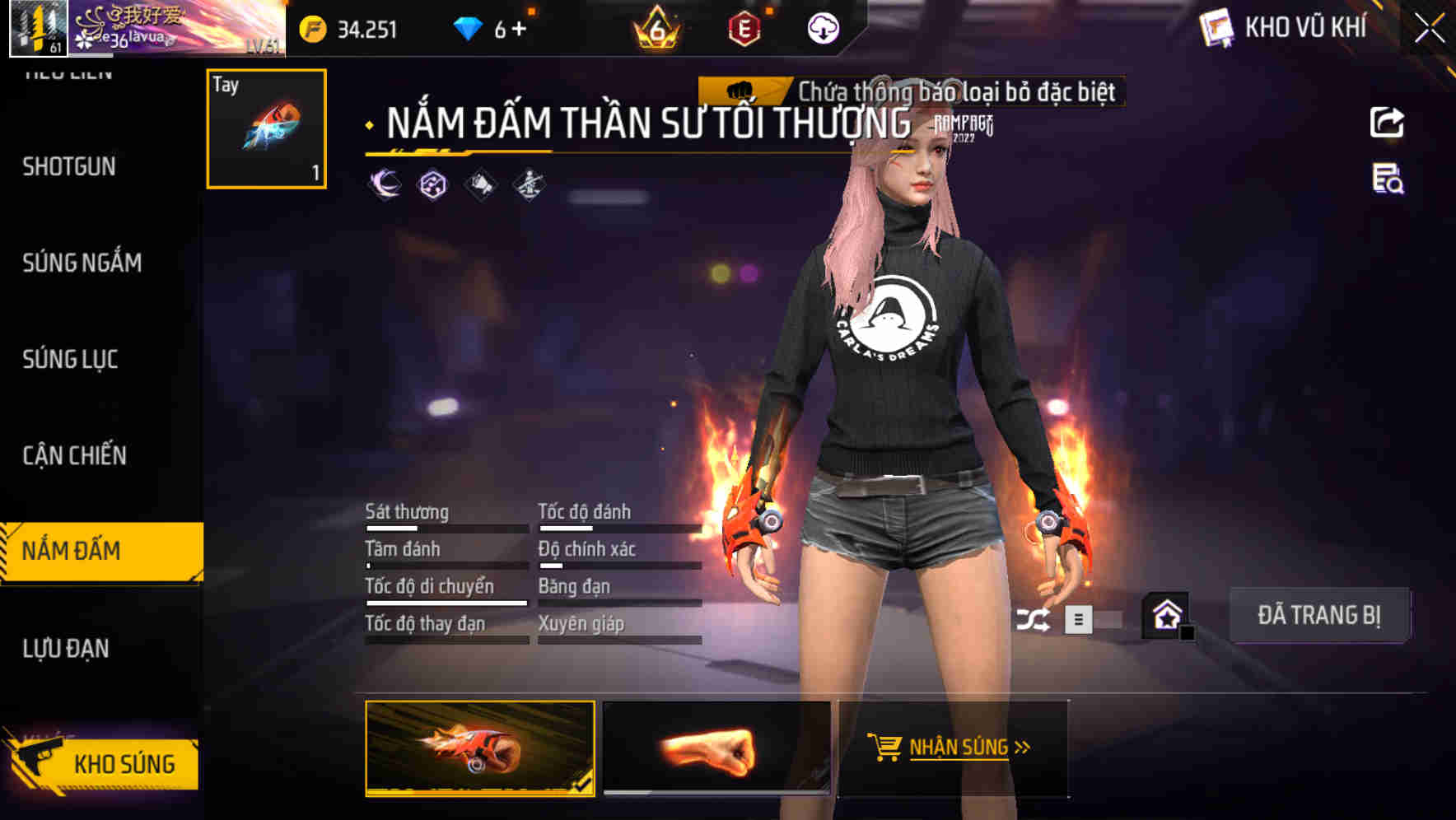Viewport: 1456px width, 820px height.
Task: Open the share icon near top right
Action: [1388, 122]
